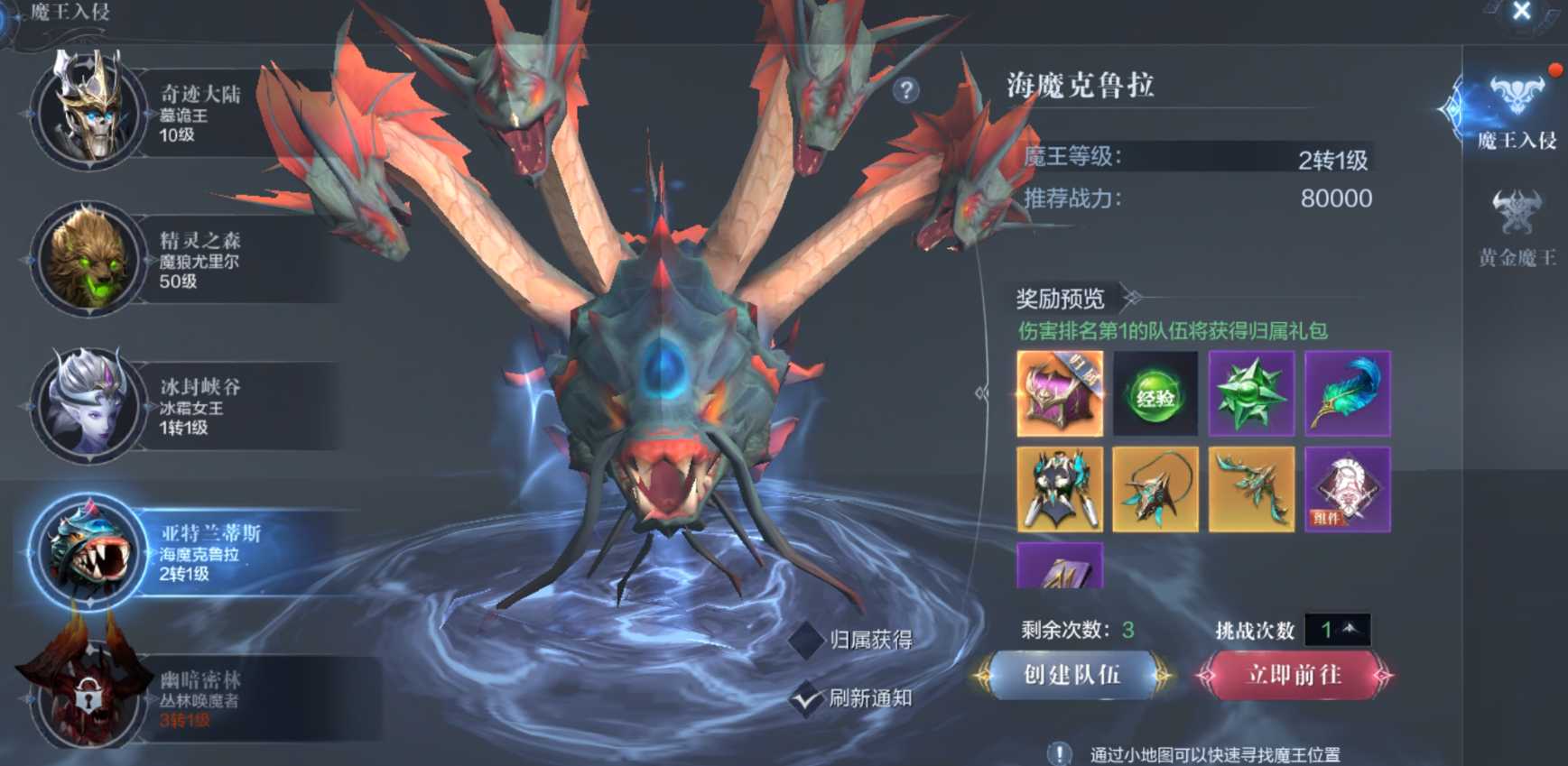Screen dimensions: 1568x766
Task: Click the green star gem reward icon
Action: [1253, 394]
